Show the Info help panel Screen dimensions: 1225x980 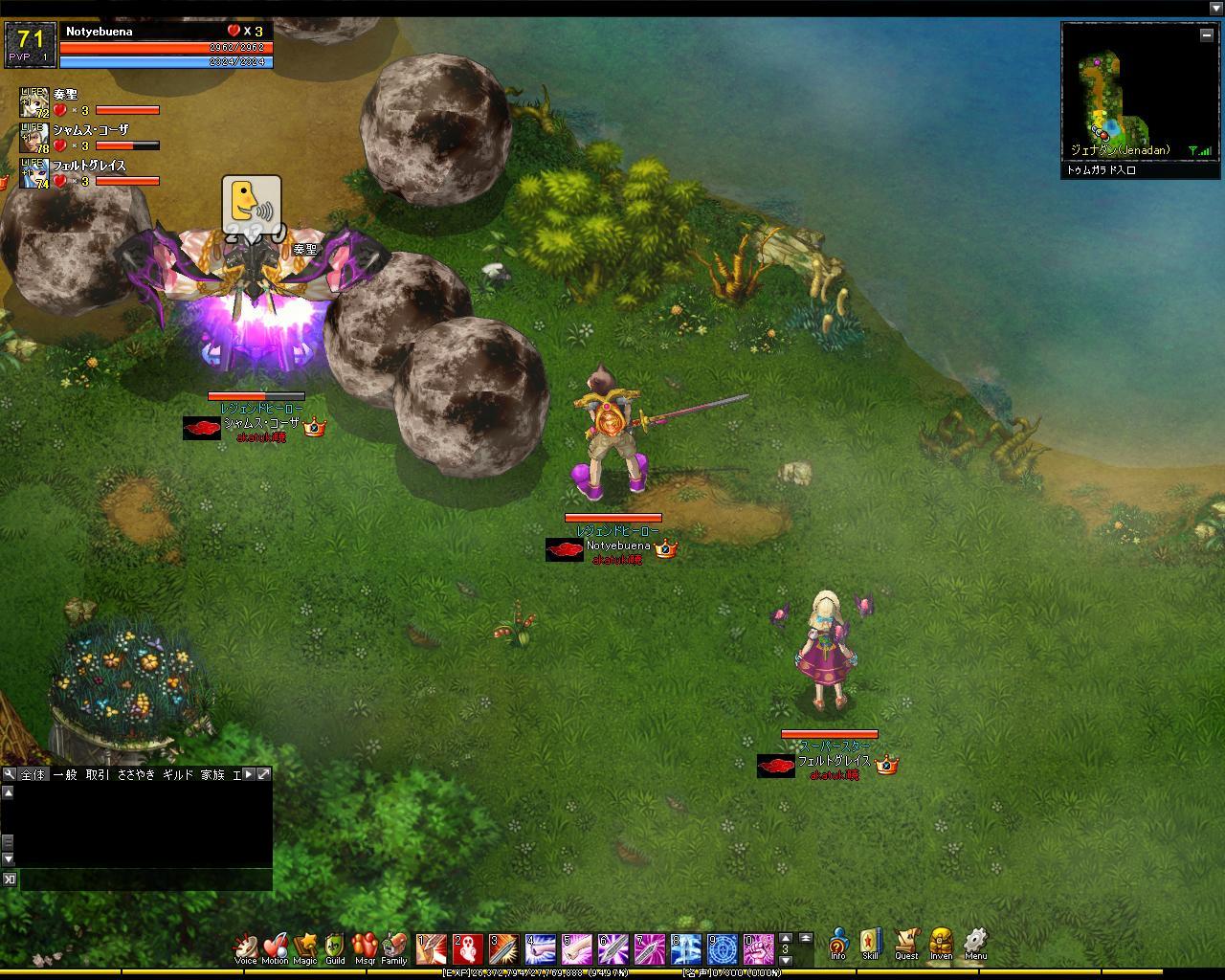click(x=837, y=944)
